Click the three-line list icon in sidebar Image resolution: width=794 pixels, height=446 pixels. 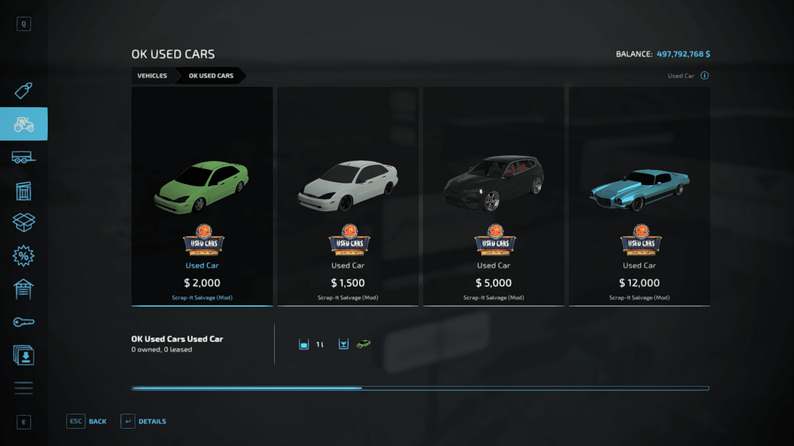pos(24,388)
